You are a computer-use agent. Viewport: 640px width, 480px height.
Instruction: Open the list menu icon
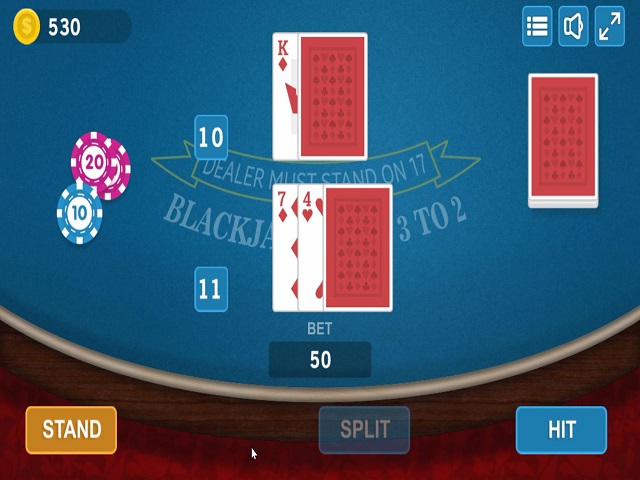(x=537, y=27)
